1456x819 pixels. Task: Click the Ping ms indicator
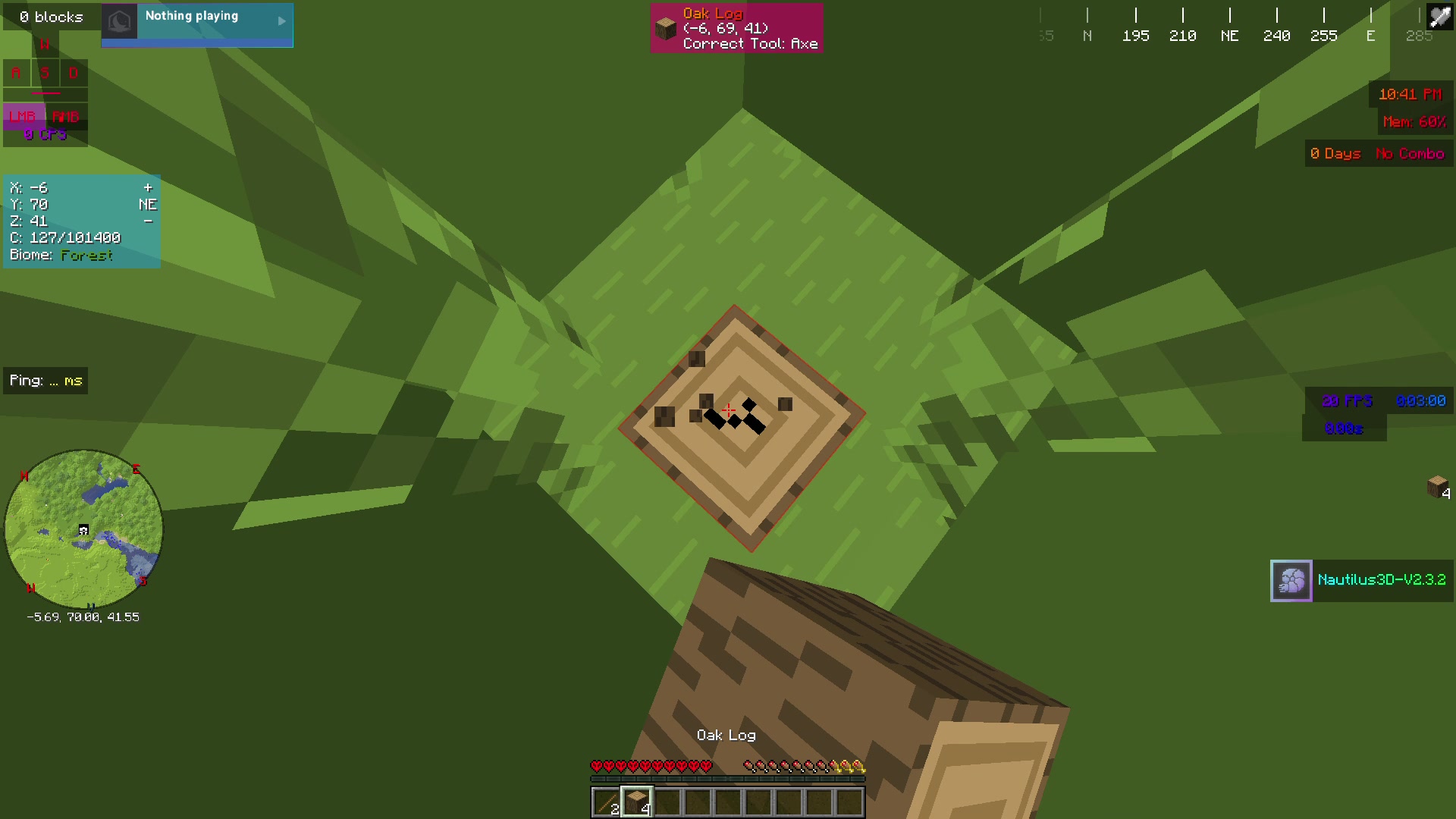point(45,380)
